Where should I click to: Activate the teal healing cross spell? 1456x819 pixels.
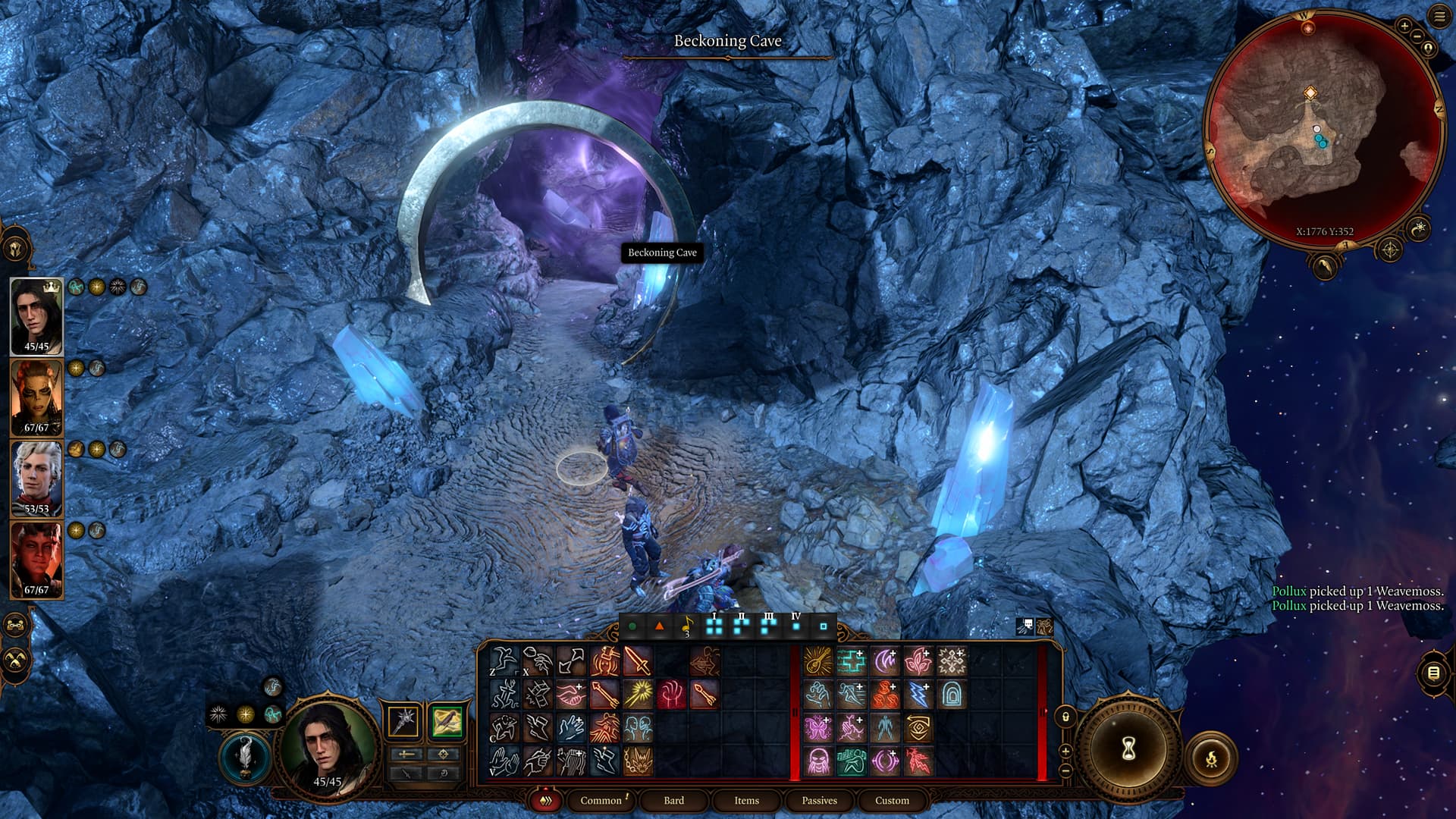(x=851, y=661)
